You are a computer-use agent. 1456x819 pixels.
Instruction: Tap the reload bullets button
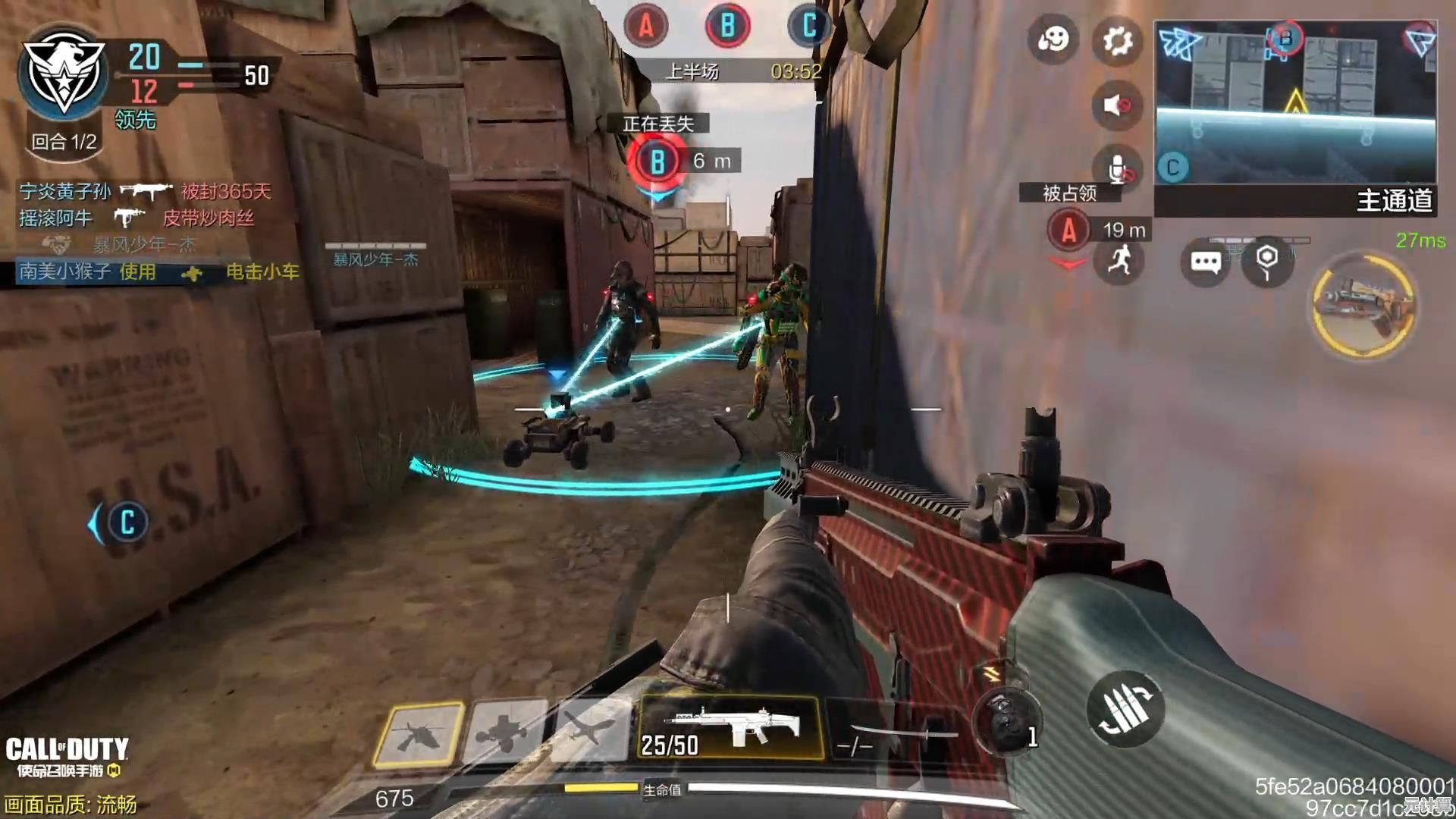tap(1125, 709)
